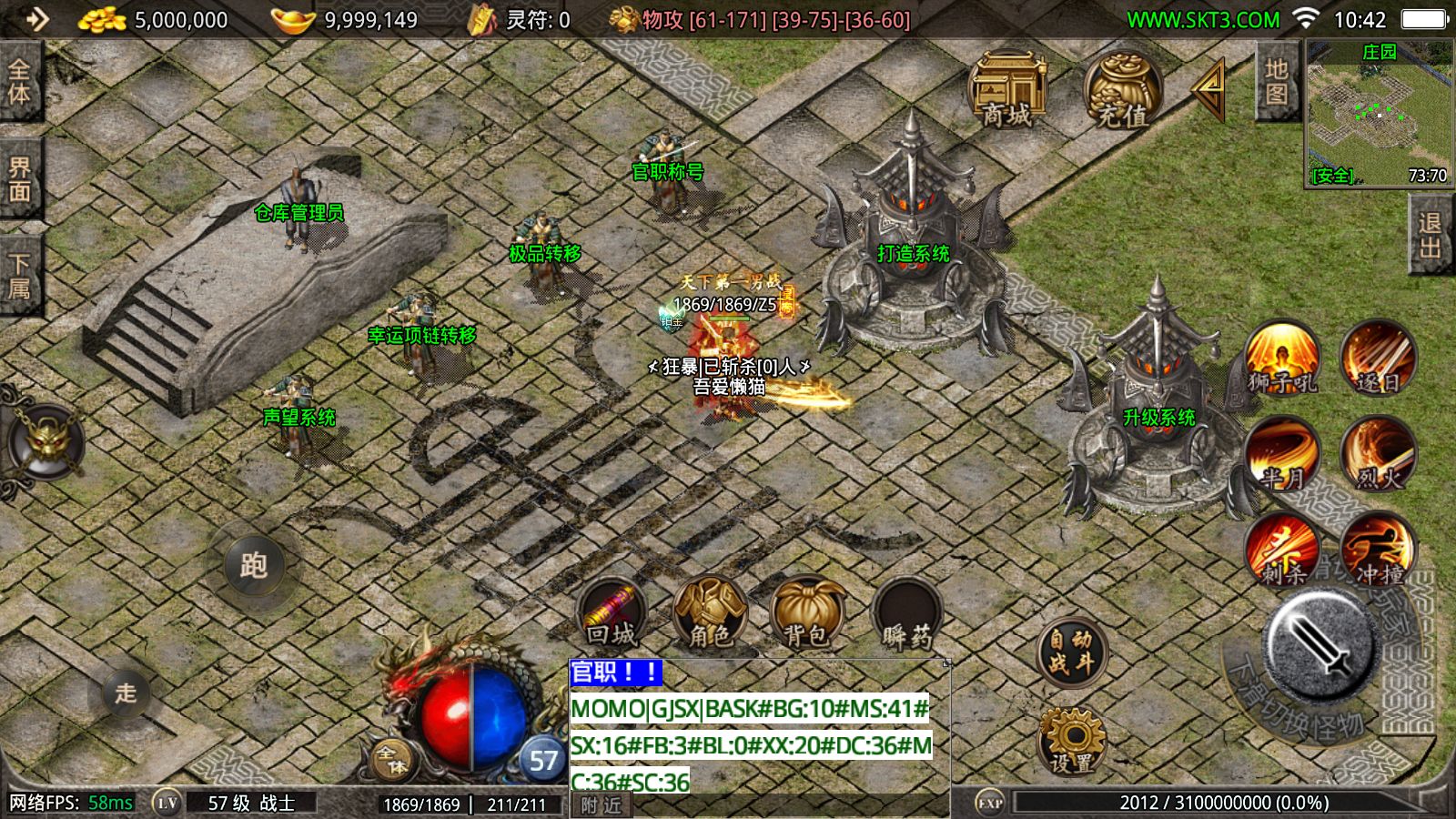Trigger the 刺杀 skill

point(1282,549)
